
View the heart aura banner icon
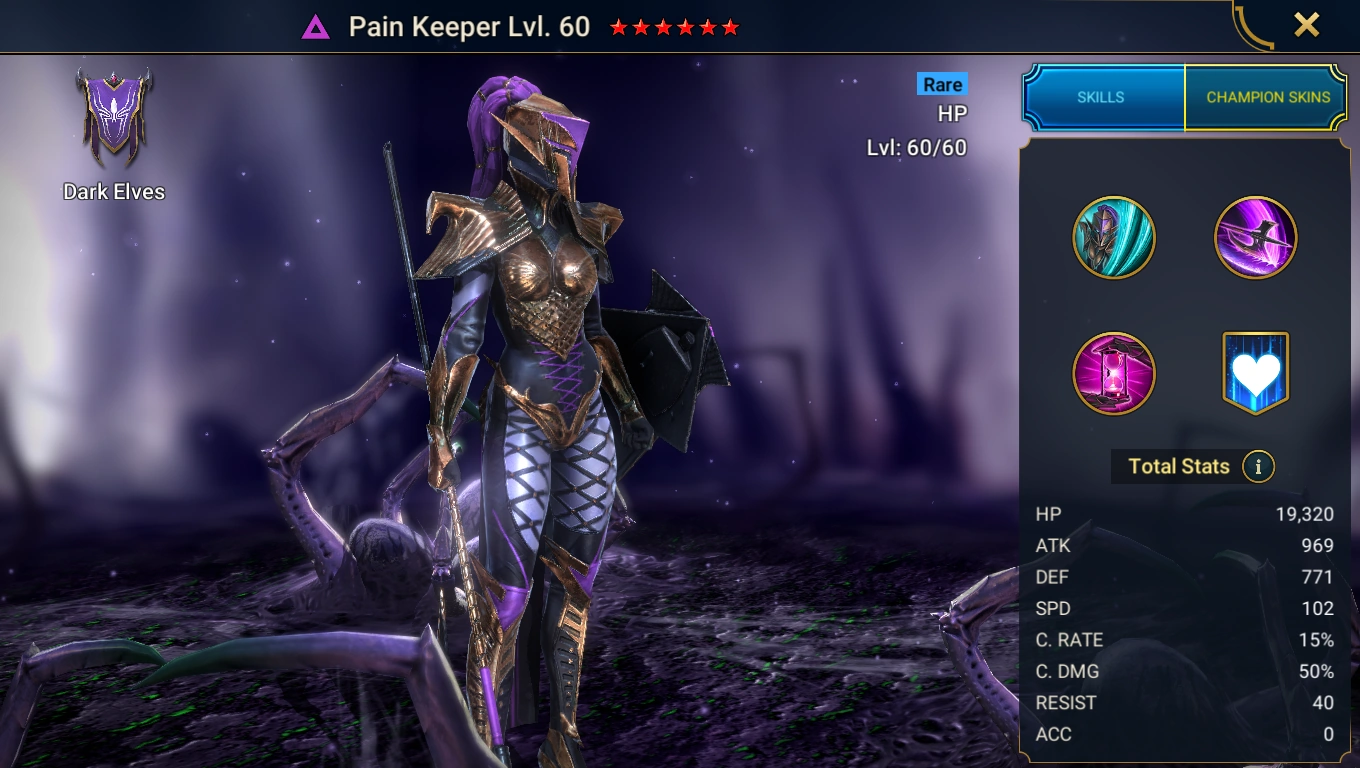(x=1255, y=373)
